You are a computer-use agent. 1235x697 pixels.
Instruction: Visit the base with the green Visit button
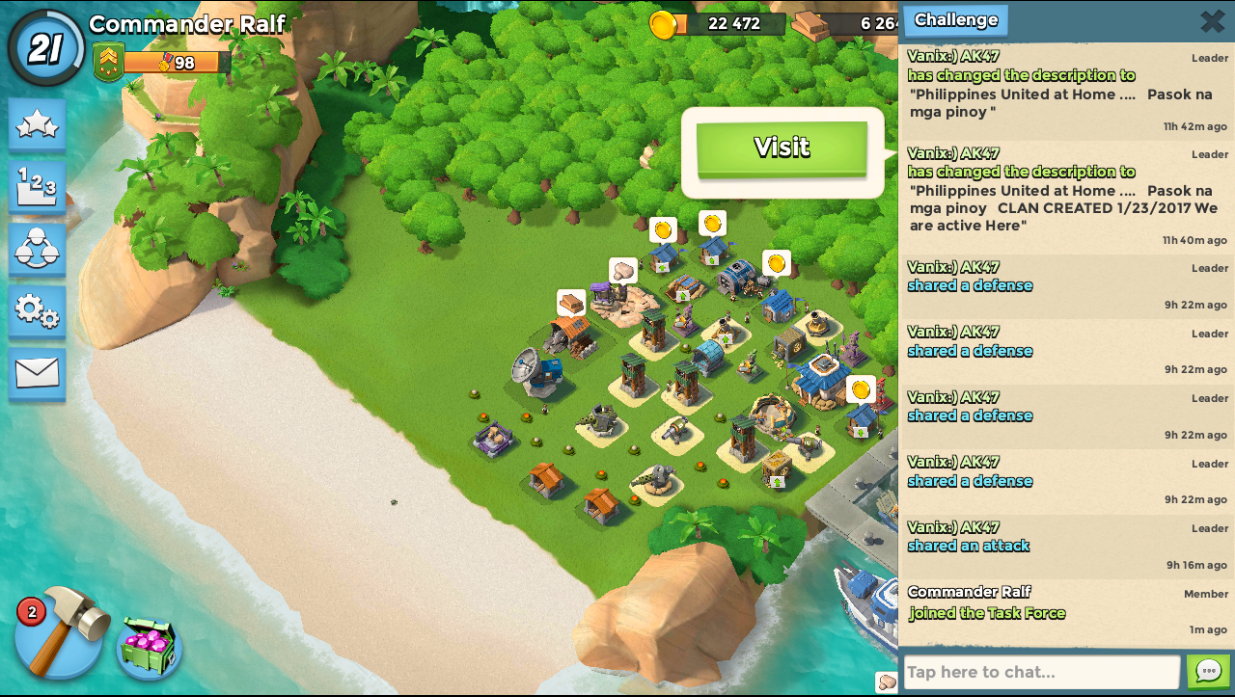click(x=782, y=149)
